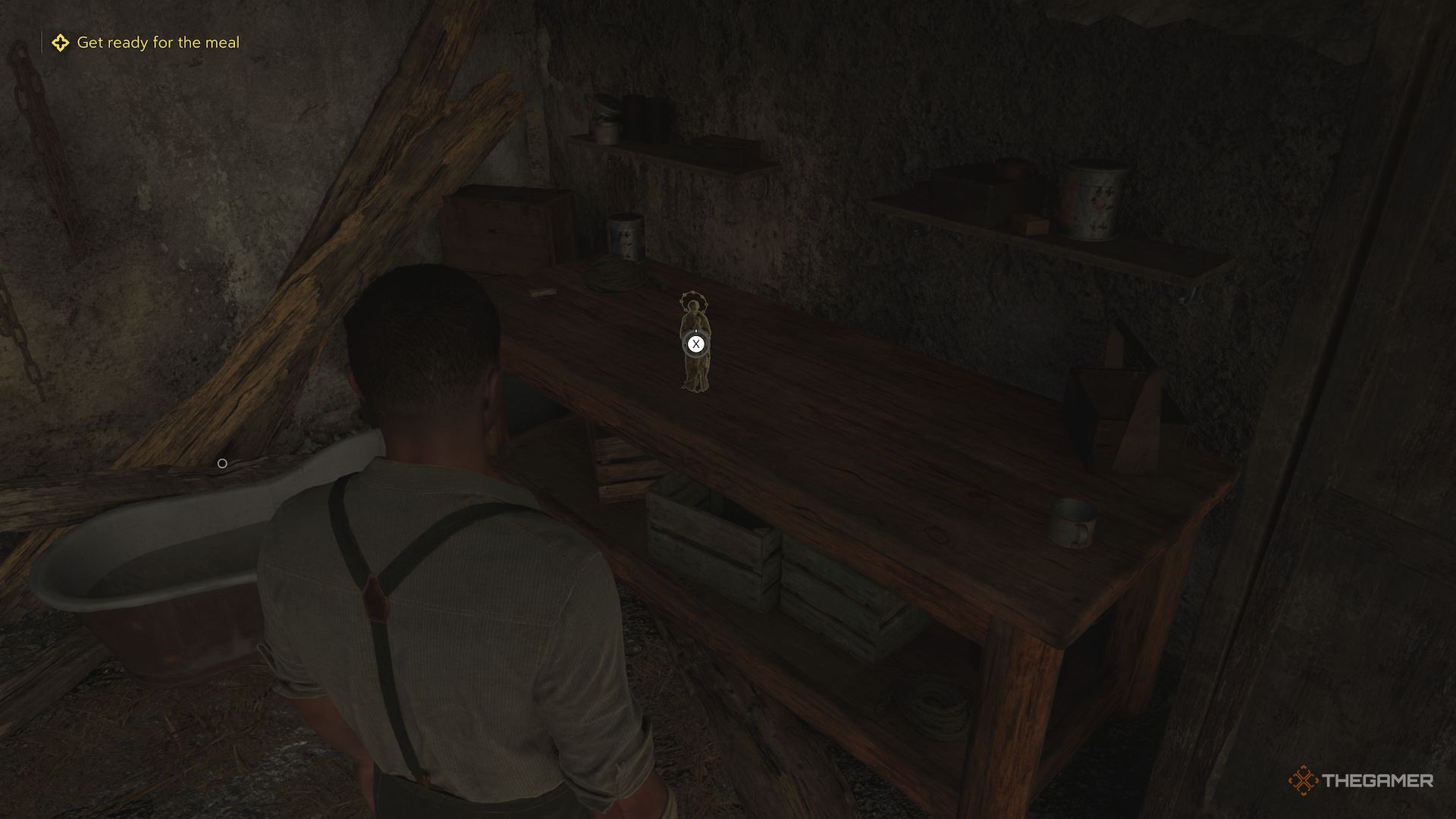The height and width of the screenshot is (819, 1456).
Task: Click the yellow diamond objective marker icon
Action: pyautogui.click(x=61, y=42)
